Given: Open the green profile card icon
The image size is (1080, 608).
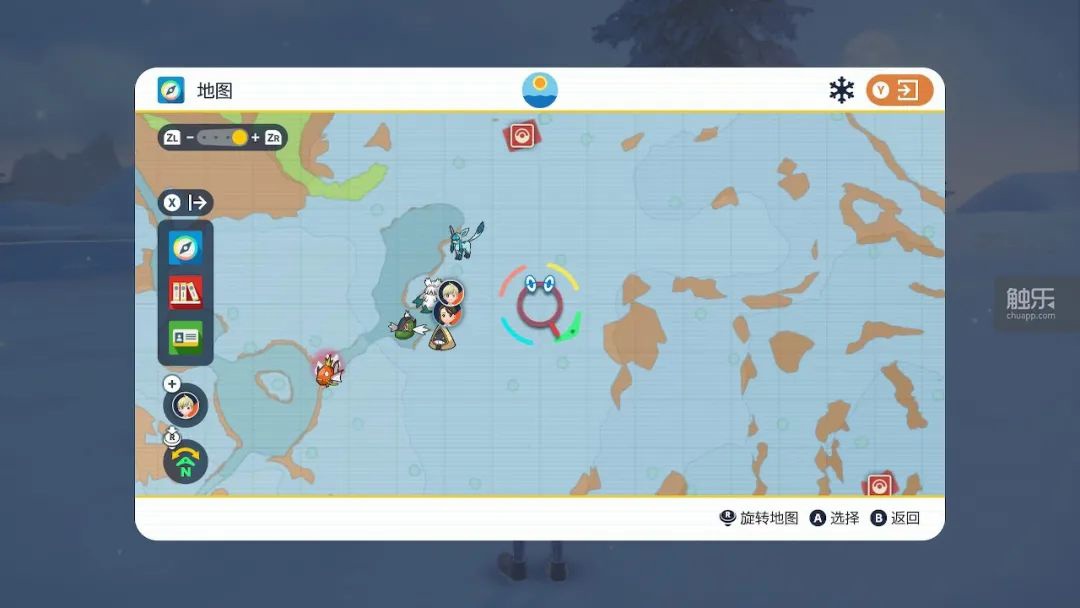Looking at the screenshot, I should click(x=186, y=337).
